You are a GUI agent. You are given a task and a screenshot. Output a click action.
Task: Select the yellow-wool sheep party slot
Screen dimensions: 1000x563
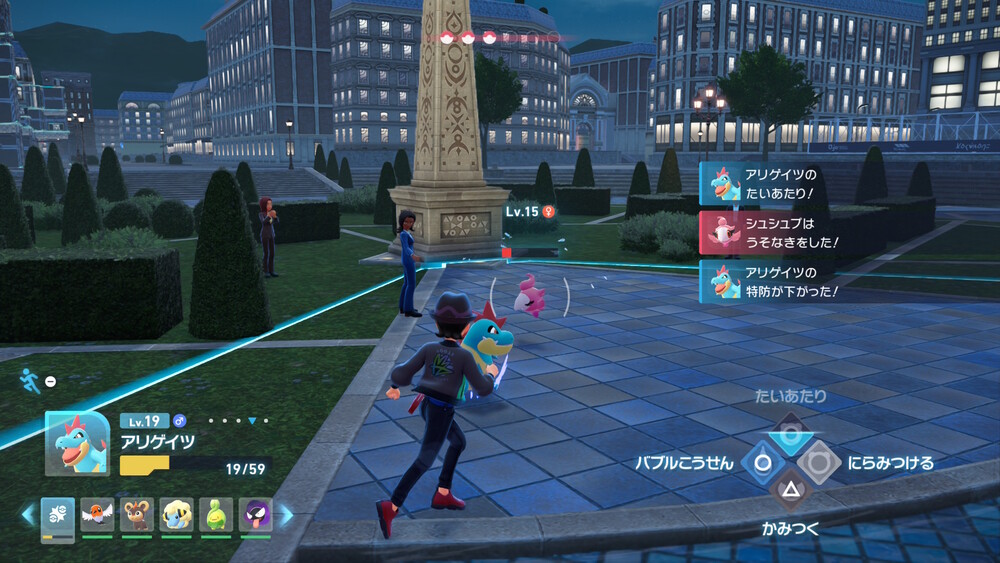pos(177,515)
